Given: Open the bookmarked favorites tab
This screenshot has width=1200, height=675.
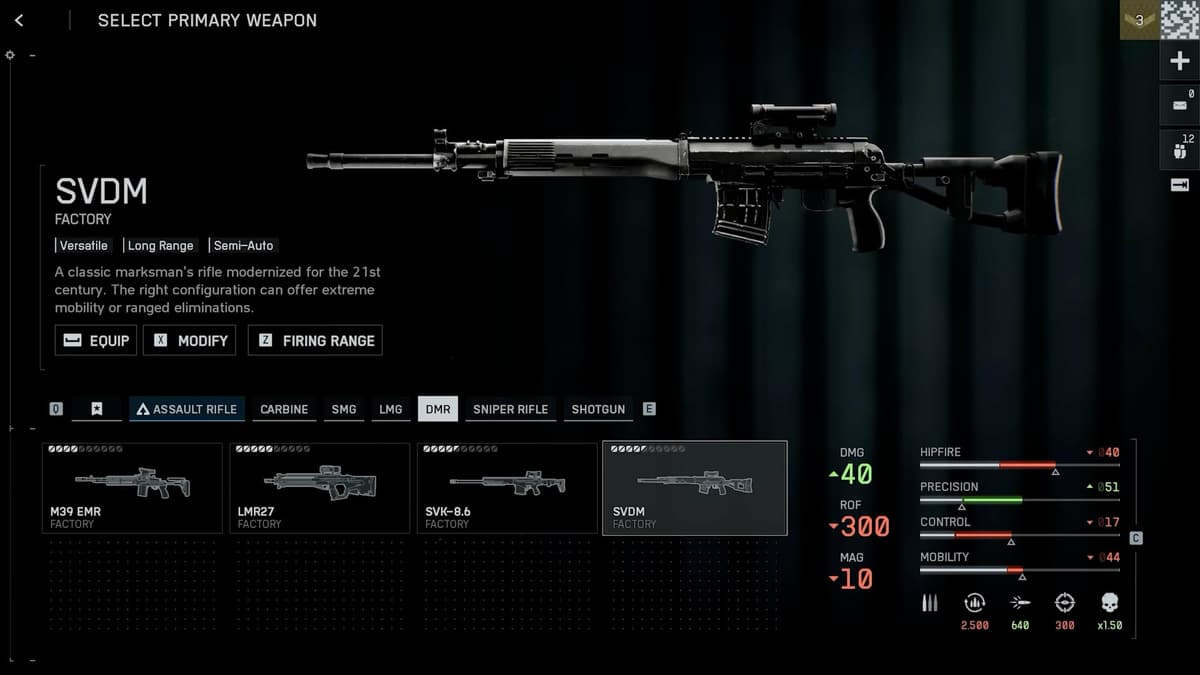Looking at the screenshot, I should (x=97, y=409).
